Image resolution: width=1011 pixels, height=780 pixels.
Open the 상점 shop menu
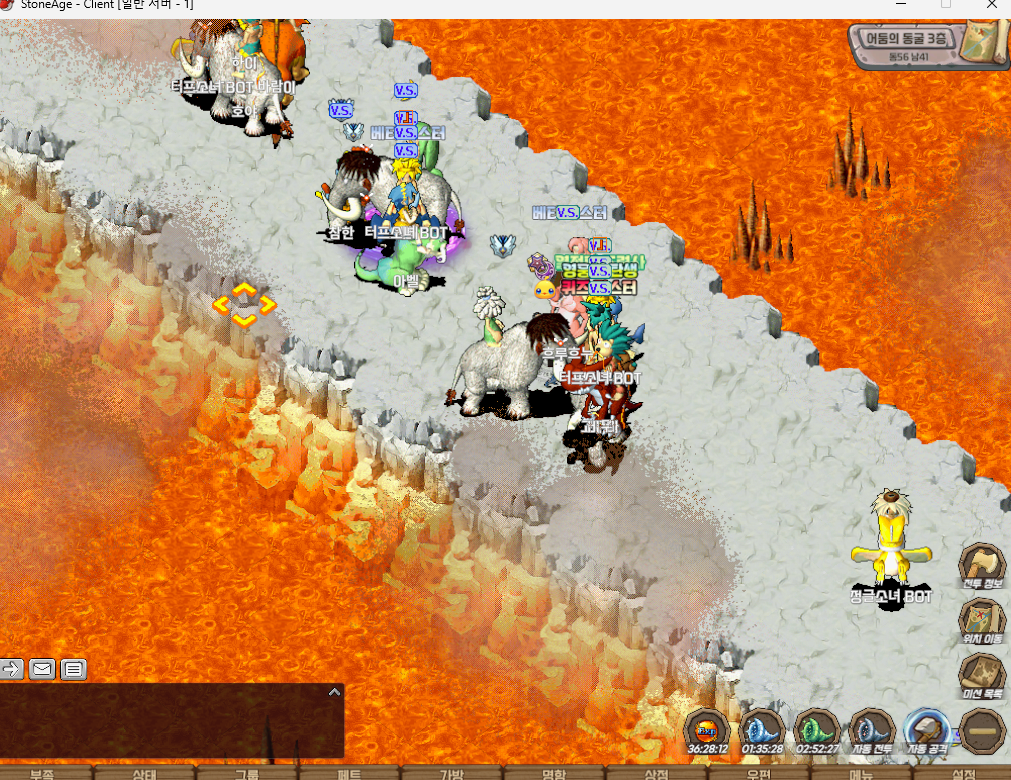pyautogui.click(x=656, y=773)
